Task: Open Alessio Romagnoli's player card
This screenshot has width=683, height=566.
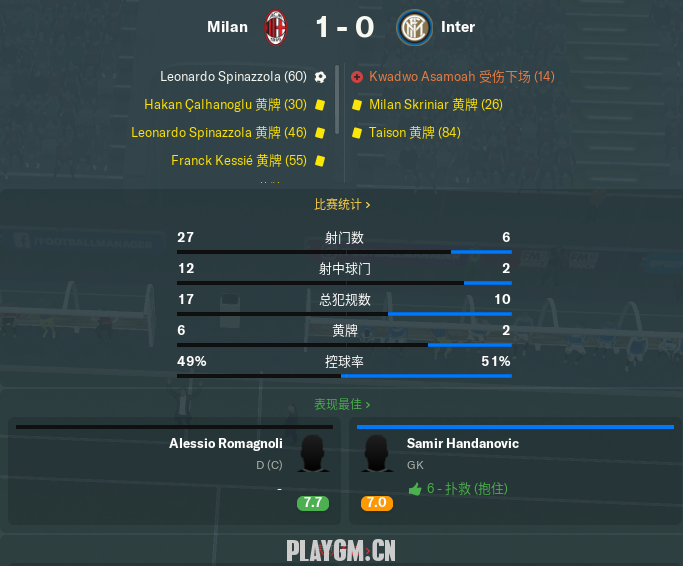Action: 225,443
